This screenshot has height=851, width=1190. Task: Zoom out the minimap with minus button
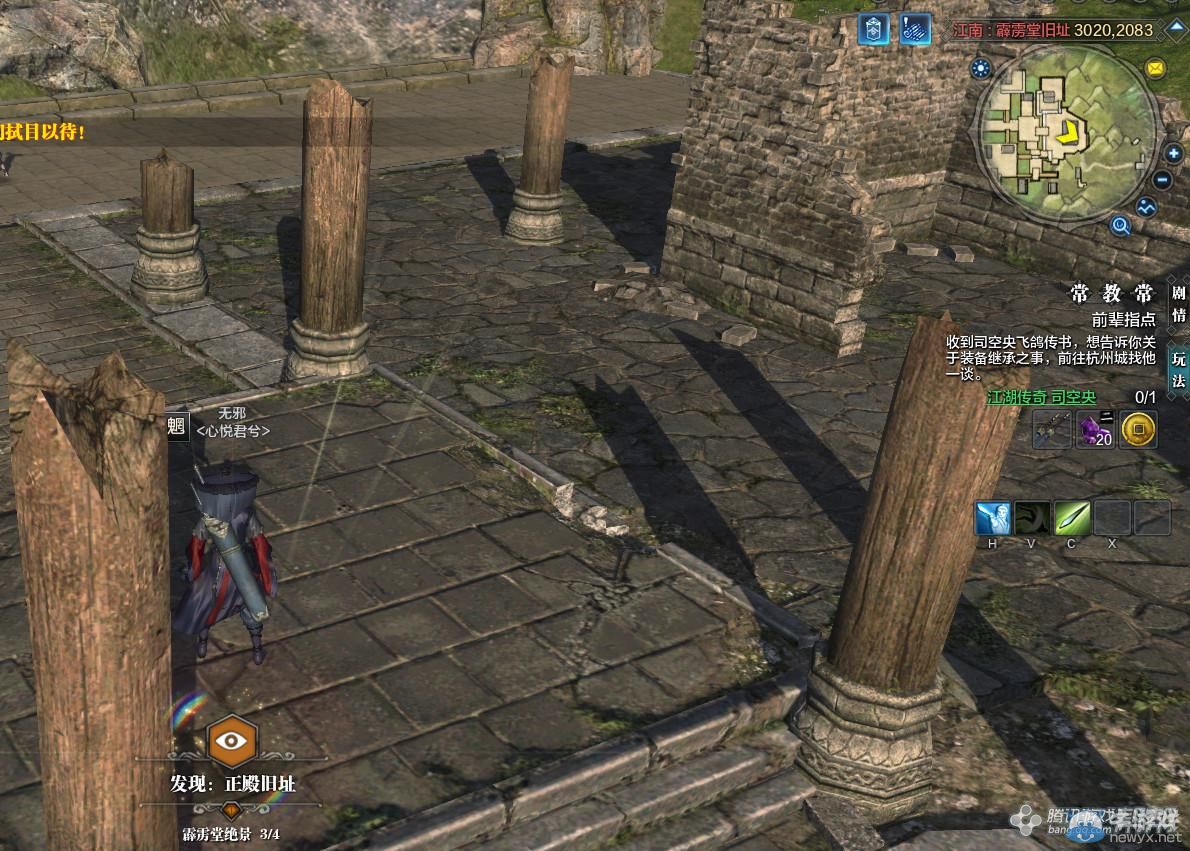click(x=1162, y=180)
